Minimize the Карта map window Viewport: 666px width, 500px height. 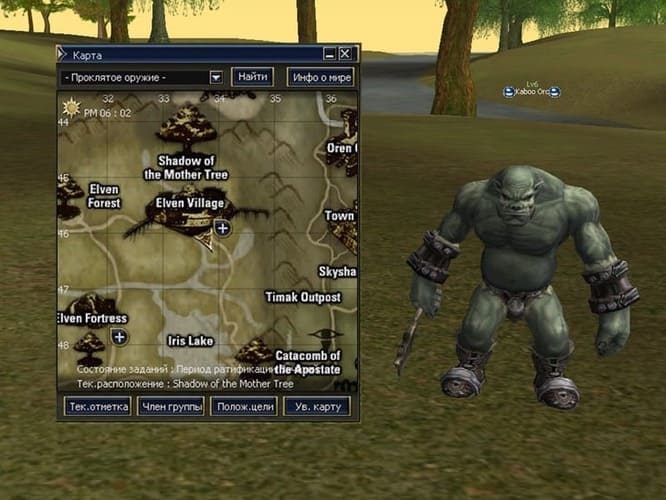pos(330,54)
